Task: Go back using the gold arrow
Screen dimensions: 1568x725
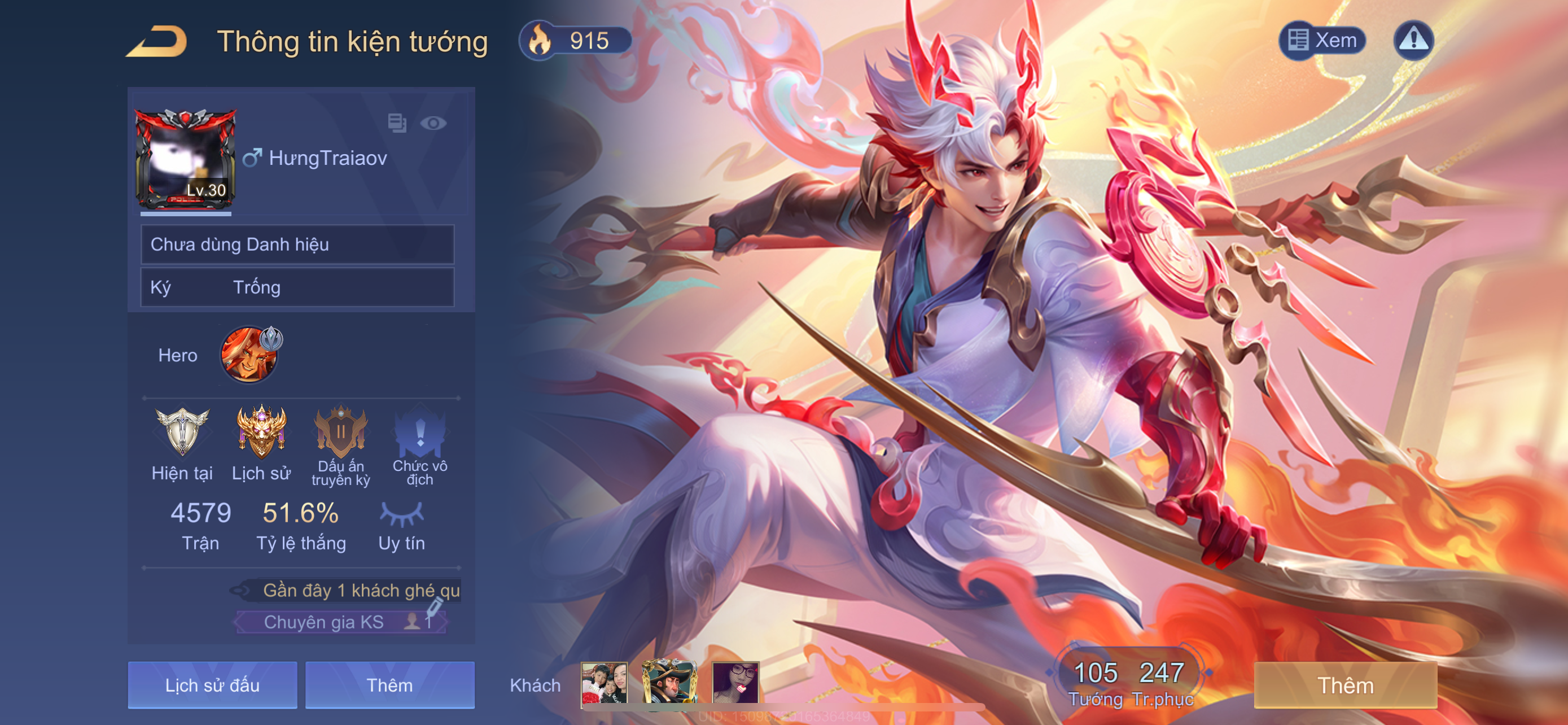Action: click(156, 41)
